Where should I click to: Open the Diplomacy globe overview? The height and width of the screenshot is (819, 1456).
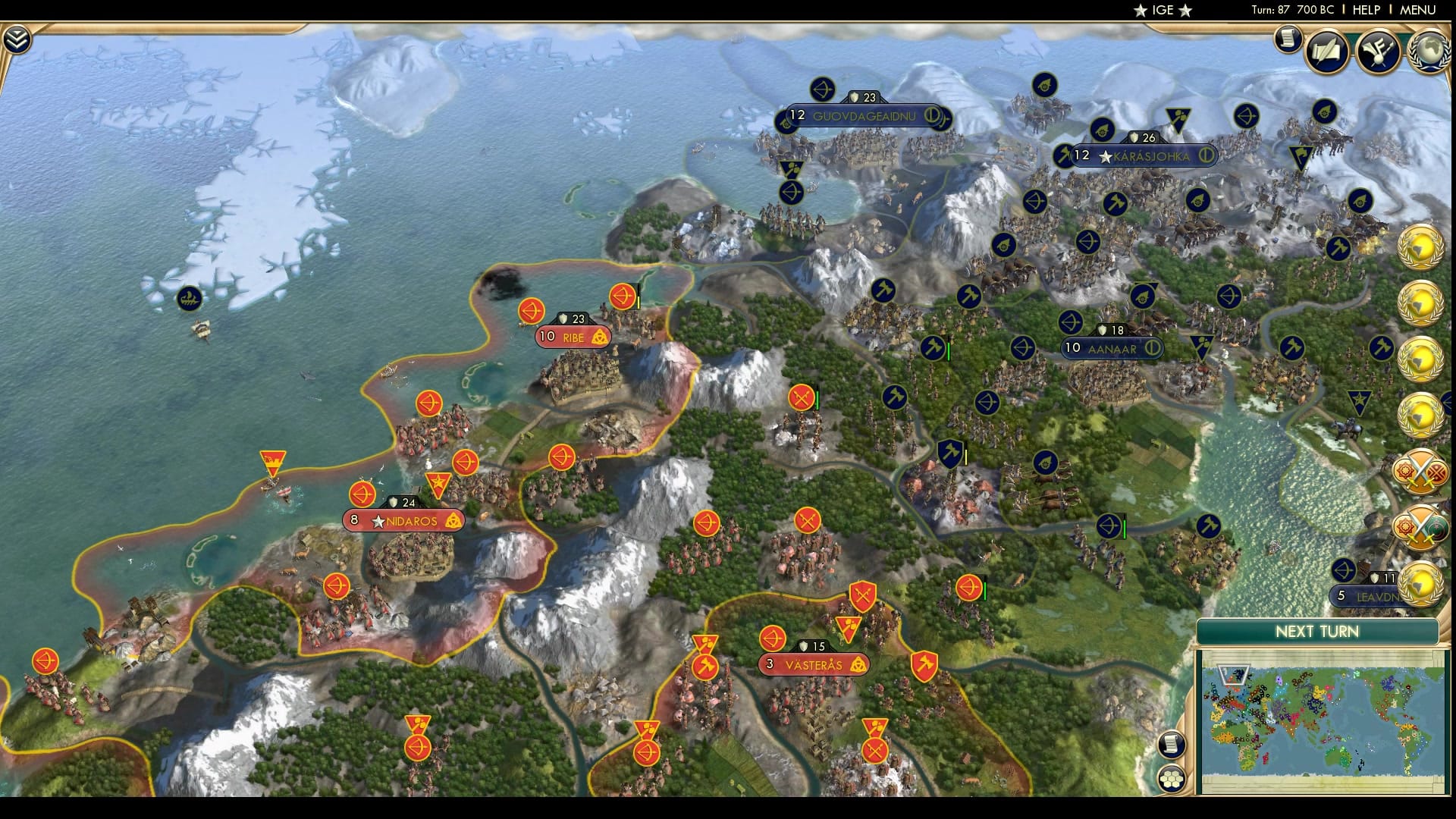tap(1426, 55)
